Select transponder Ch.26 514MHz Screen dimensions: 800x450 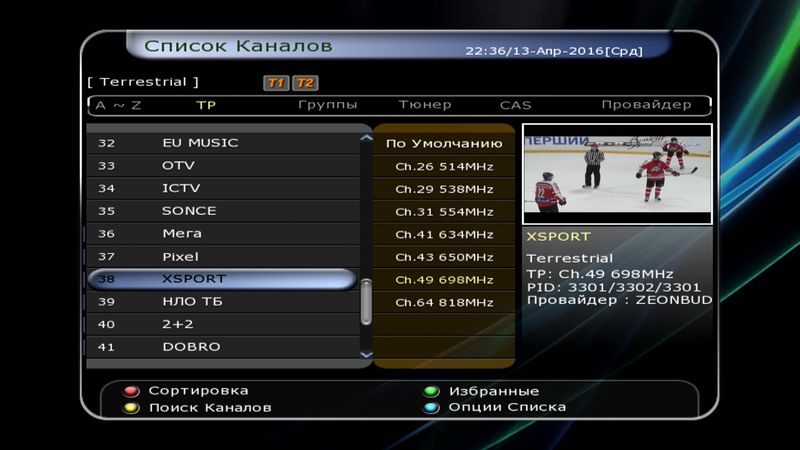click(444, 166)
